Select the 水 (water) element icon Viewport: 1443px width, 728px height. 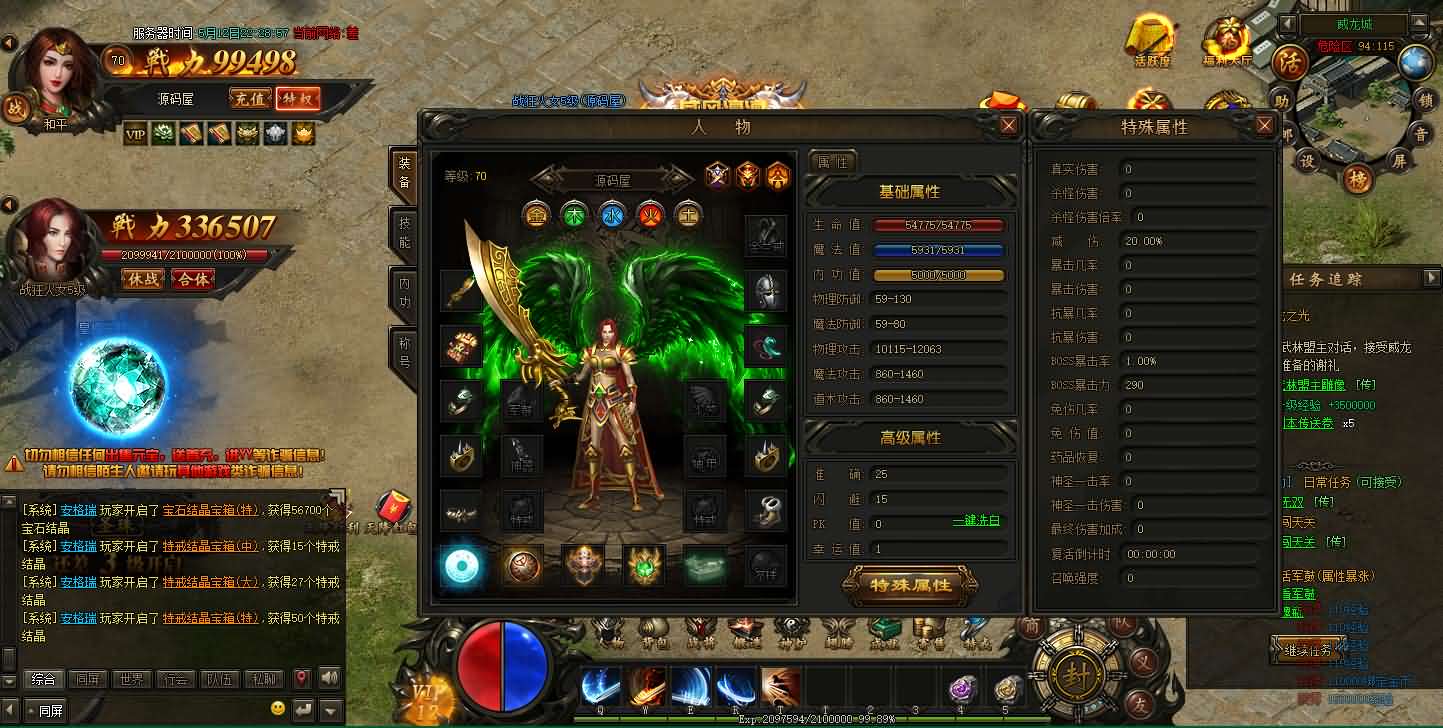click(611, 215)
